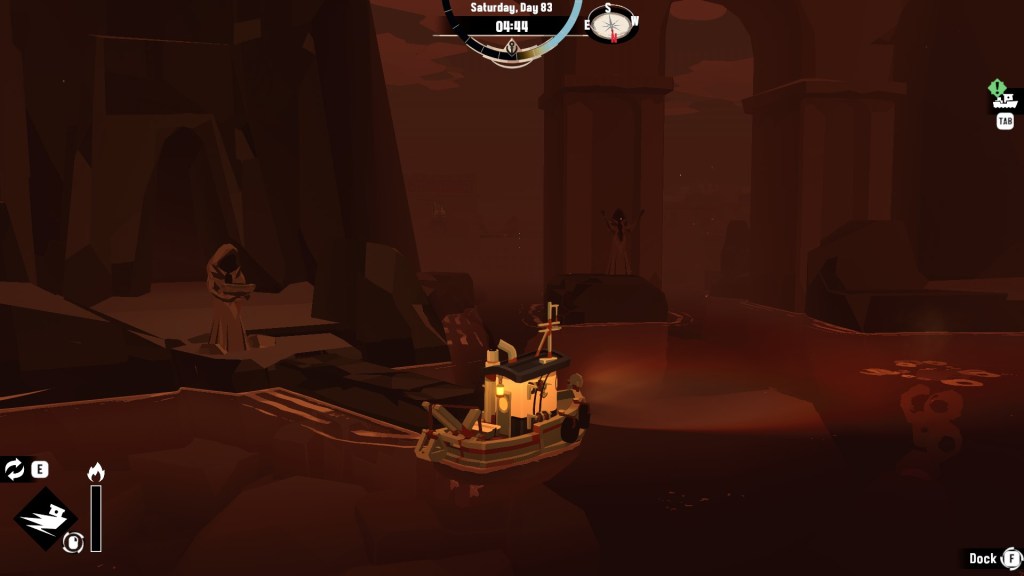Select the anchor marker on the day dial

(512, 48)
